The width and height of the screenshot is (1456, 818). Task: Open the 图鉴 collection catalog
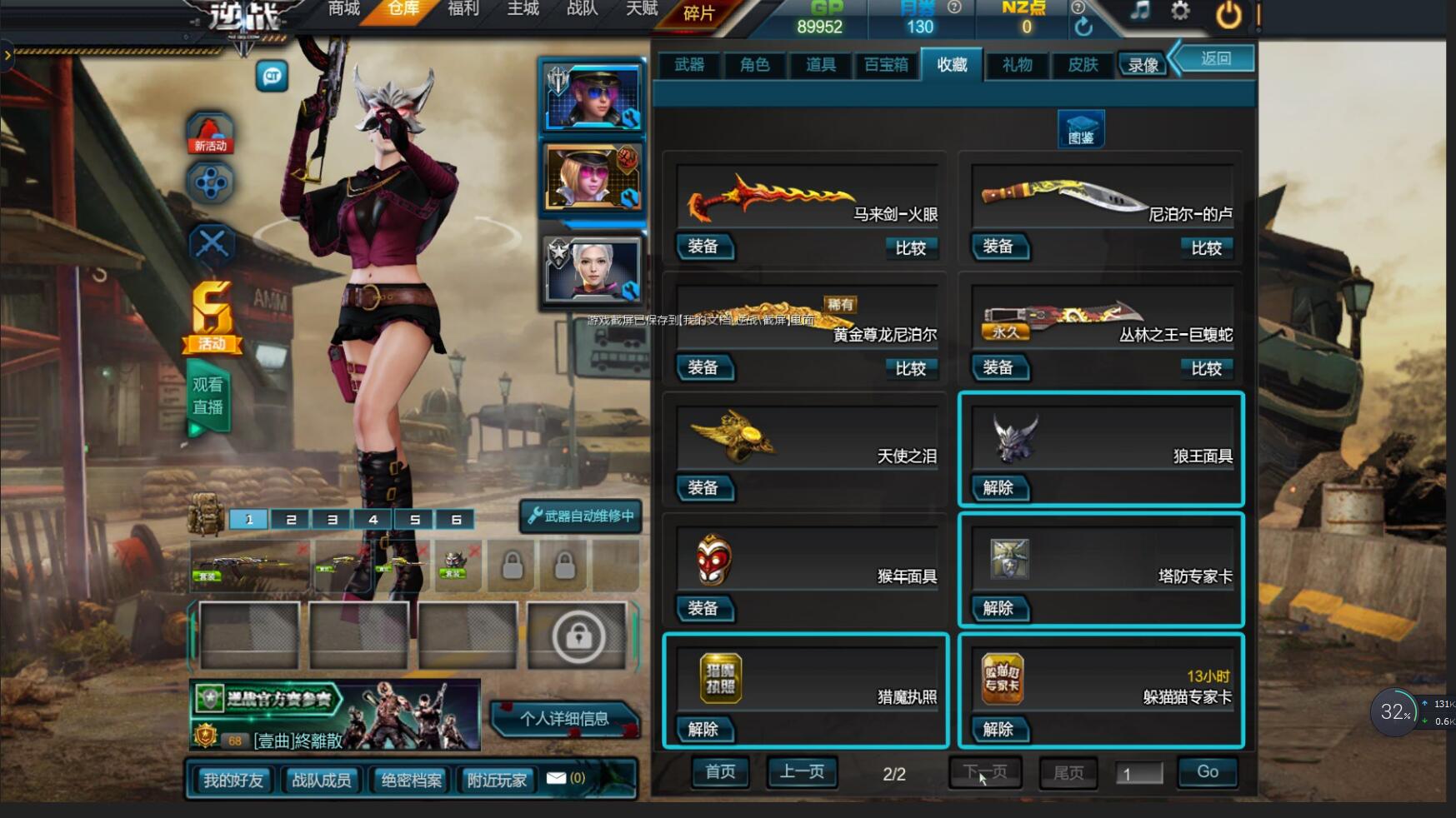(1081, 130)
